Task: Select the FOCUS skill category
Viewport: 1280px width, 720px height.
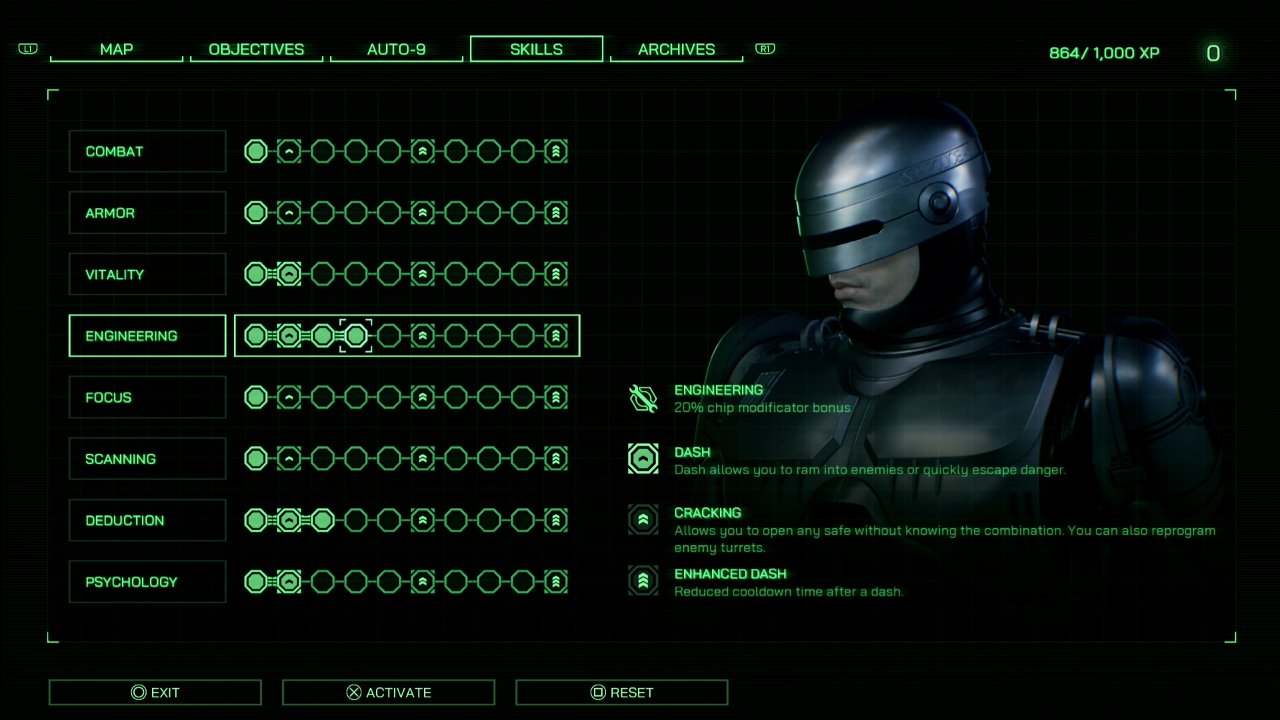Action: 146,397
